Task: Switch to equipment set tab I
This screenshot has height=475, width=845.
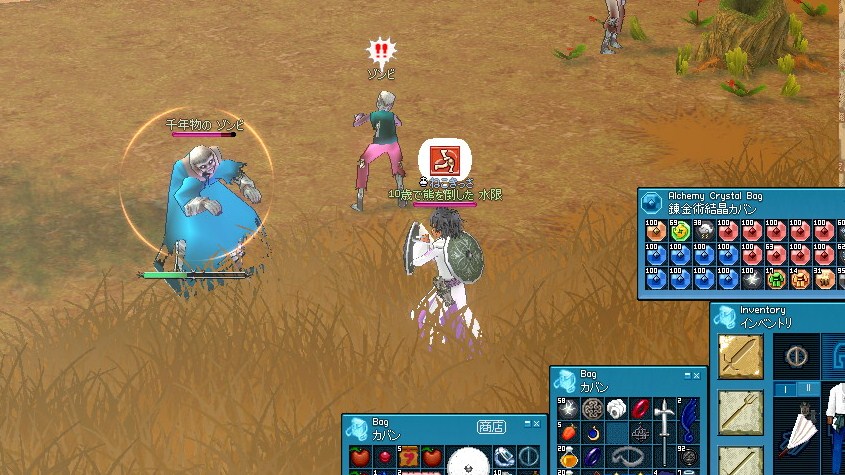Action: click(785, 388)
